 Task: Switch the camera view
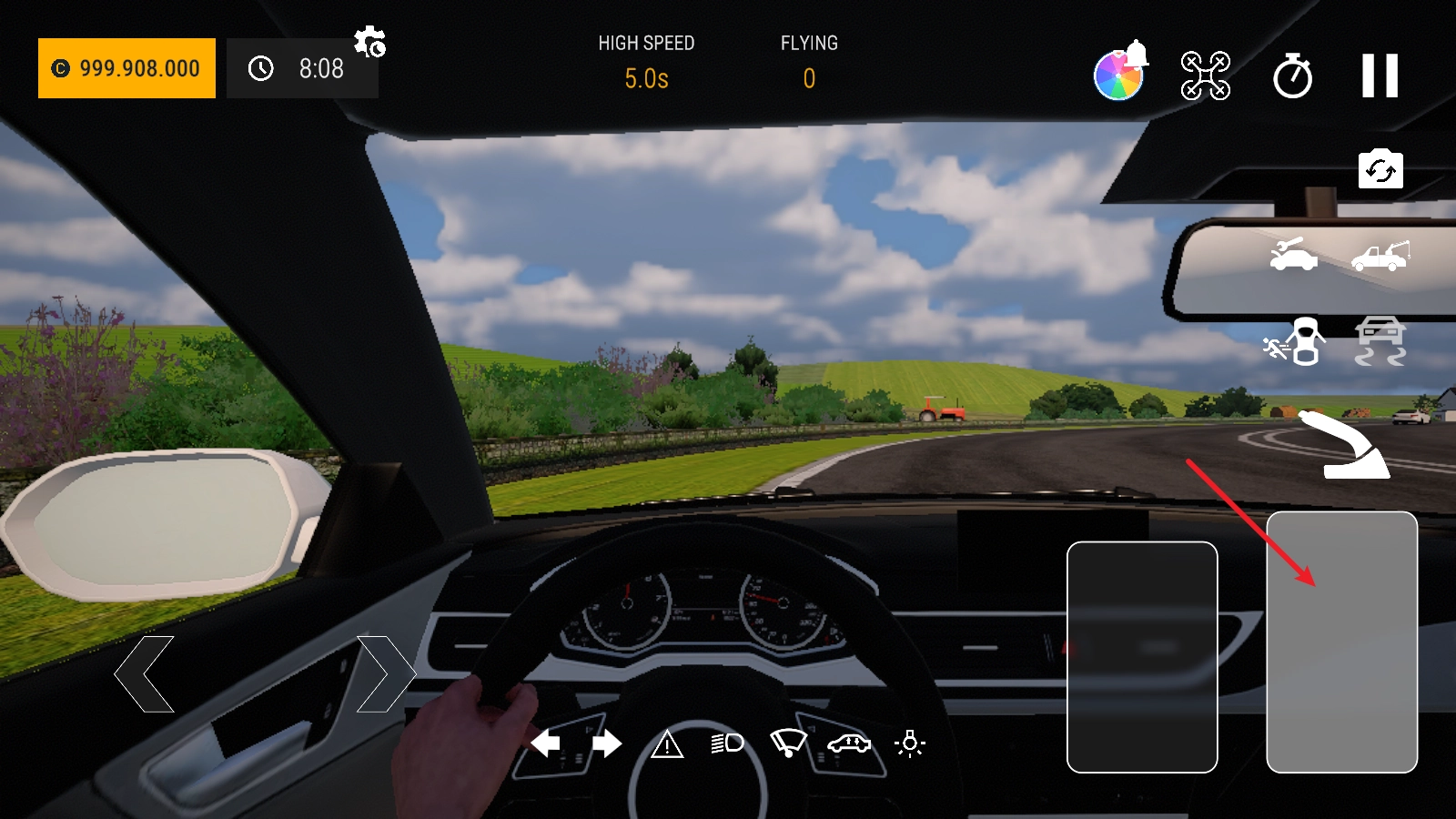click(1380, 170)
